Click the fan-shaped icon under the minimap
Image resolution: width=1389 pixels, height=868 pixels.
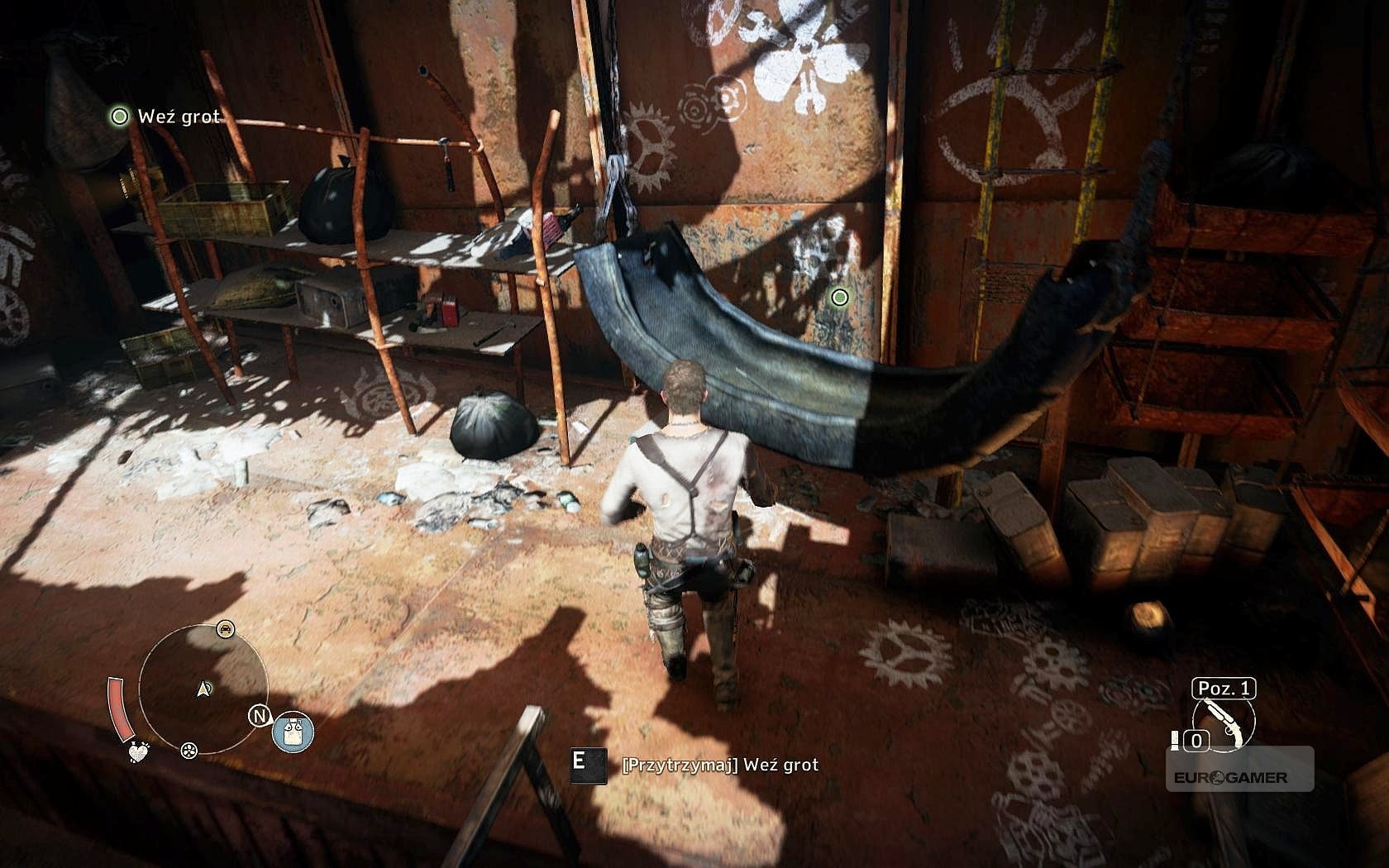[x=189, y=750]
